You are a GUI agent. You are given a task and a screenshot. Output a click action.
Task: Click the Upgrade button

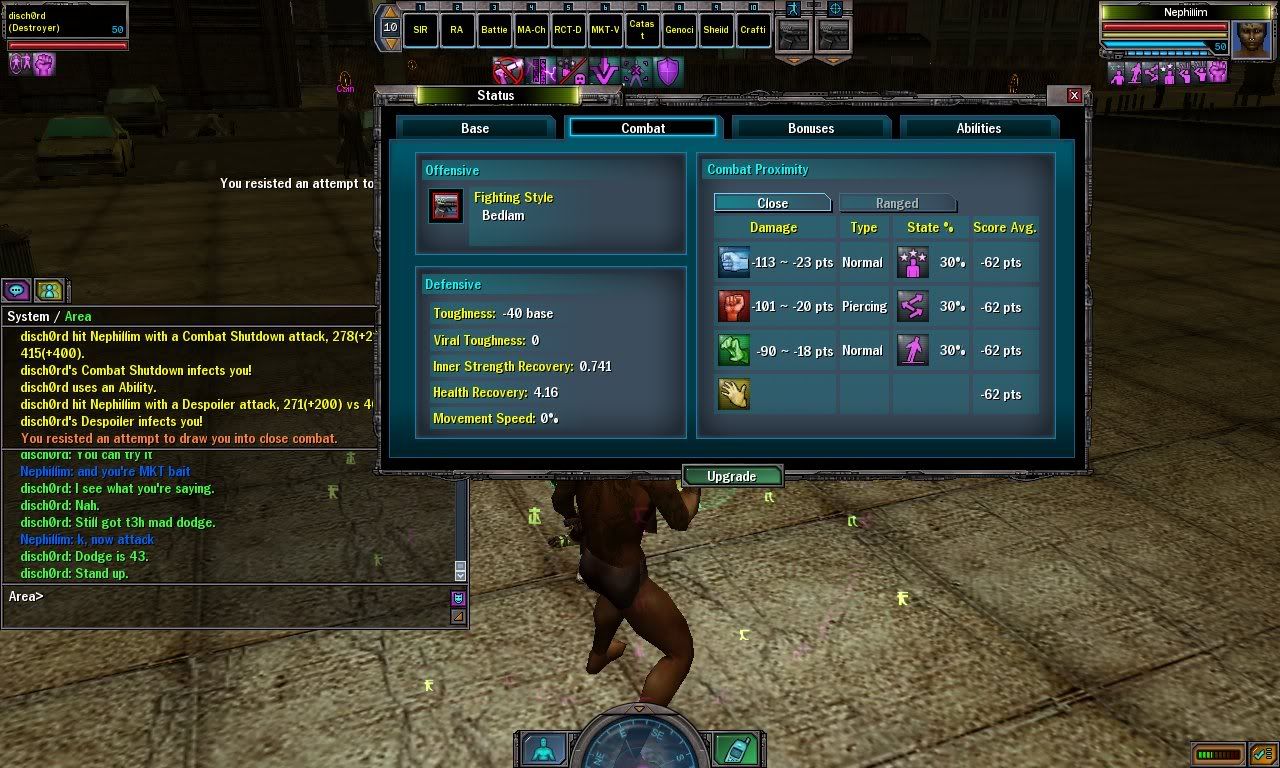731,476
